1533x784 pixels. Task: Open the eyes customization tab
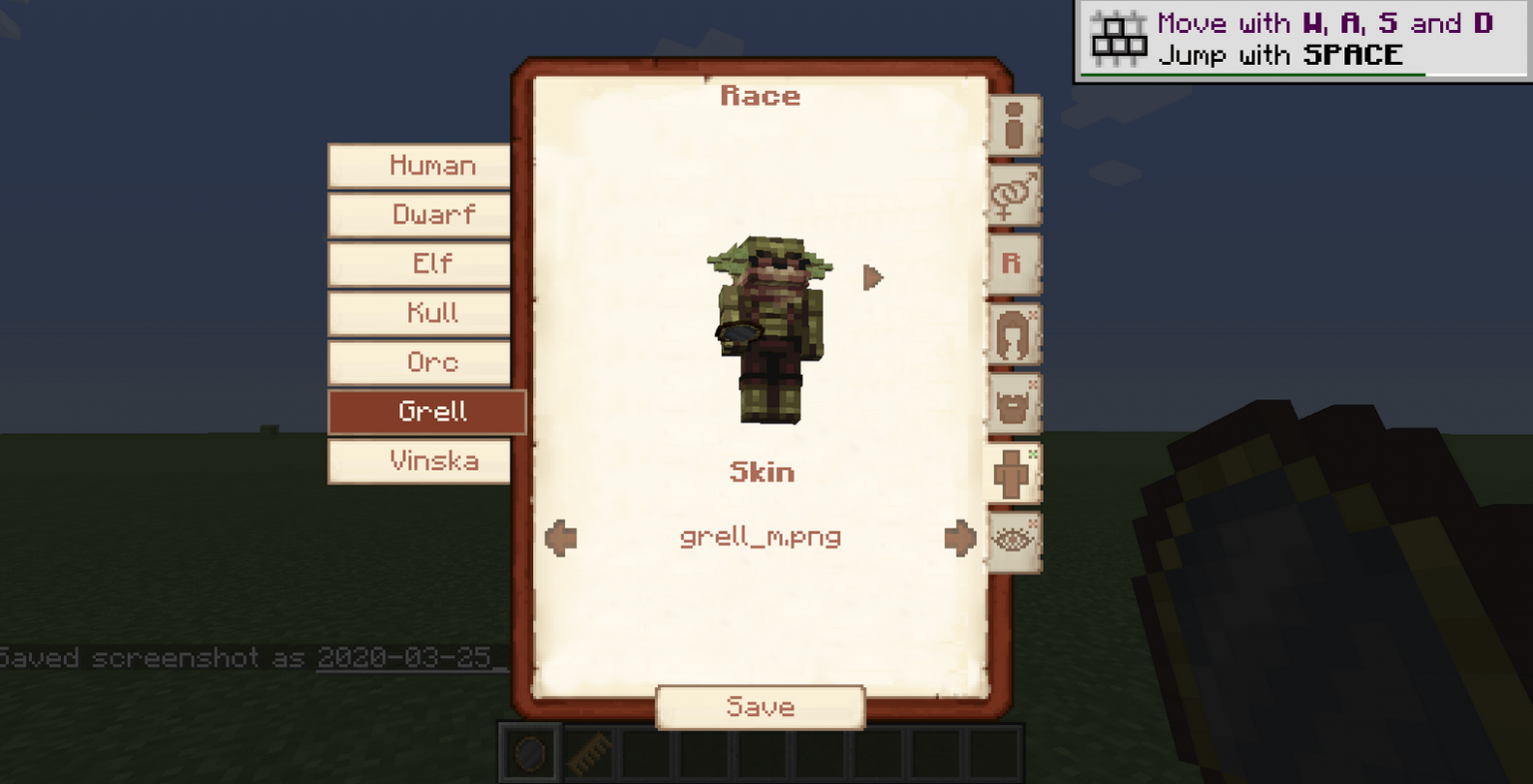1012,539
